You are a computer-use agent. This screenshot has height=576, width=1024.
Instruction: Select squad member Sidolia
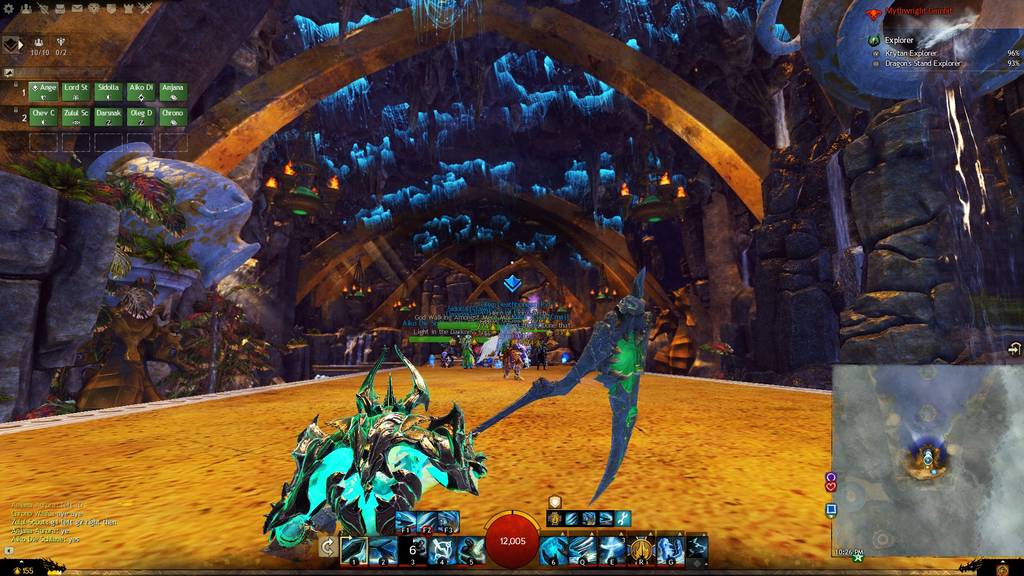108,92
